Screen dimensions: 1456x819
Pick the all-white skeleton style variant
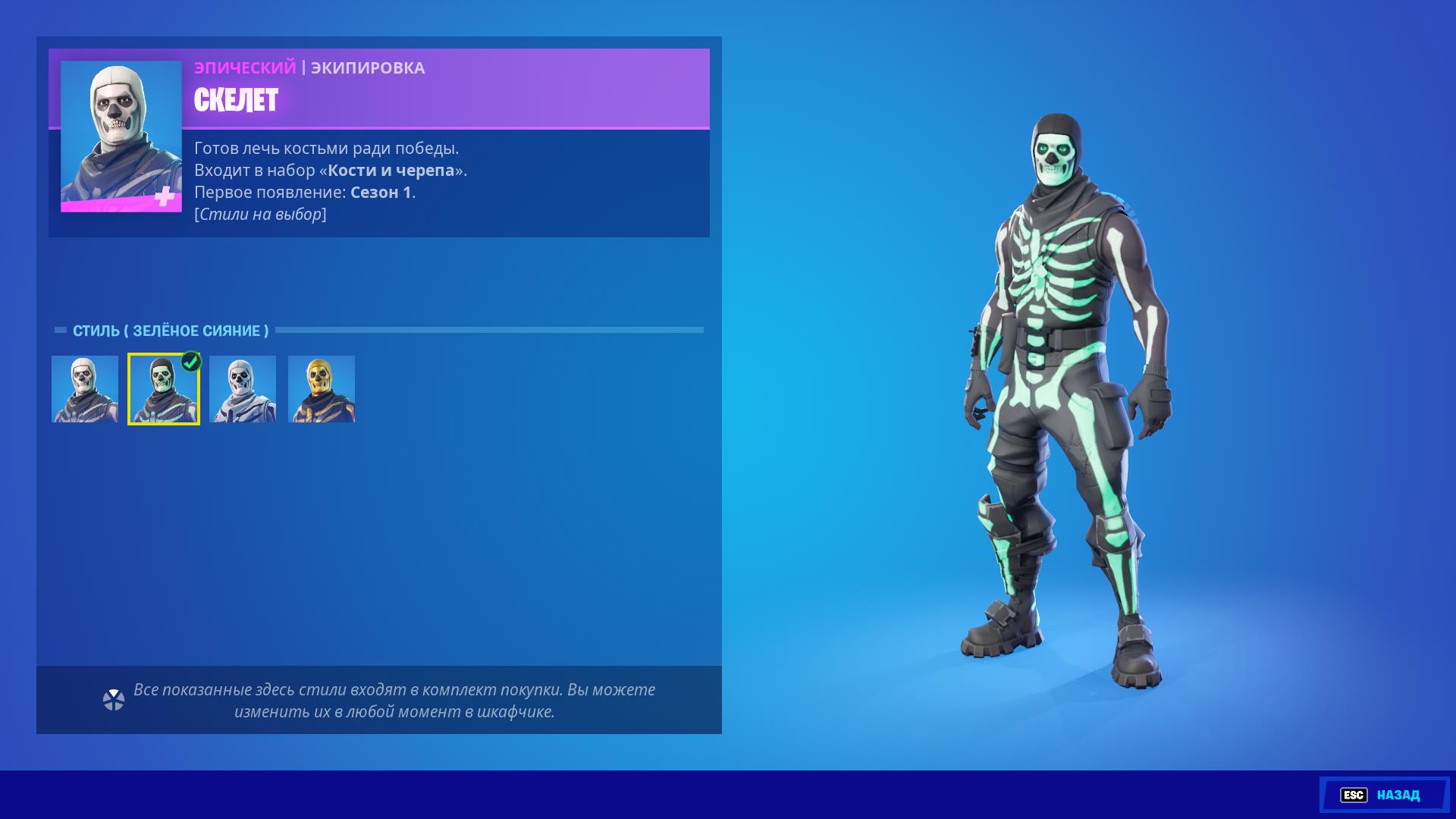243,389
